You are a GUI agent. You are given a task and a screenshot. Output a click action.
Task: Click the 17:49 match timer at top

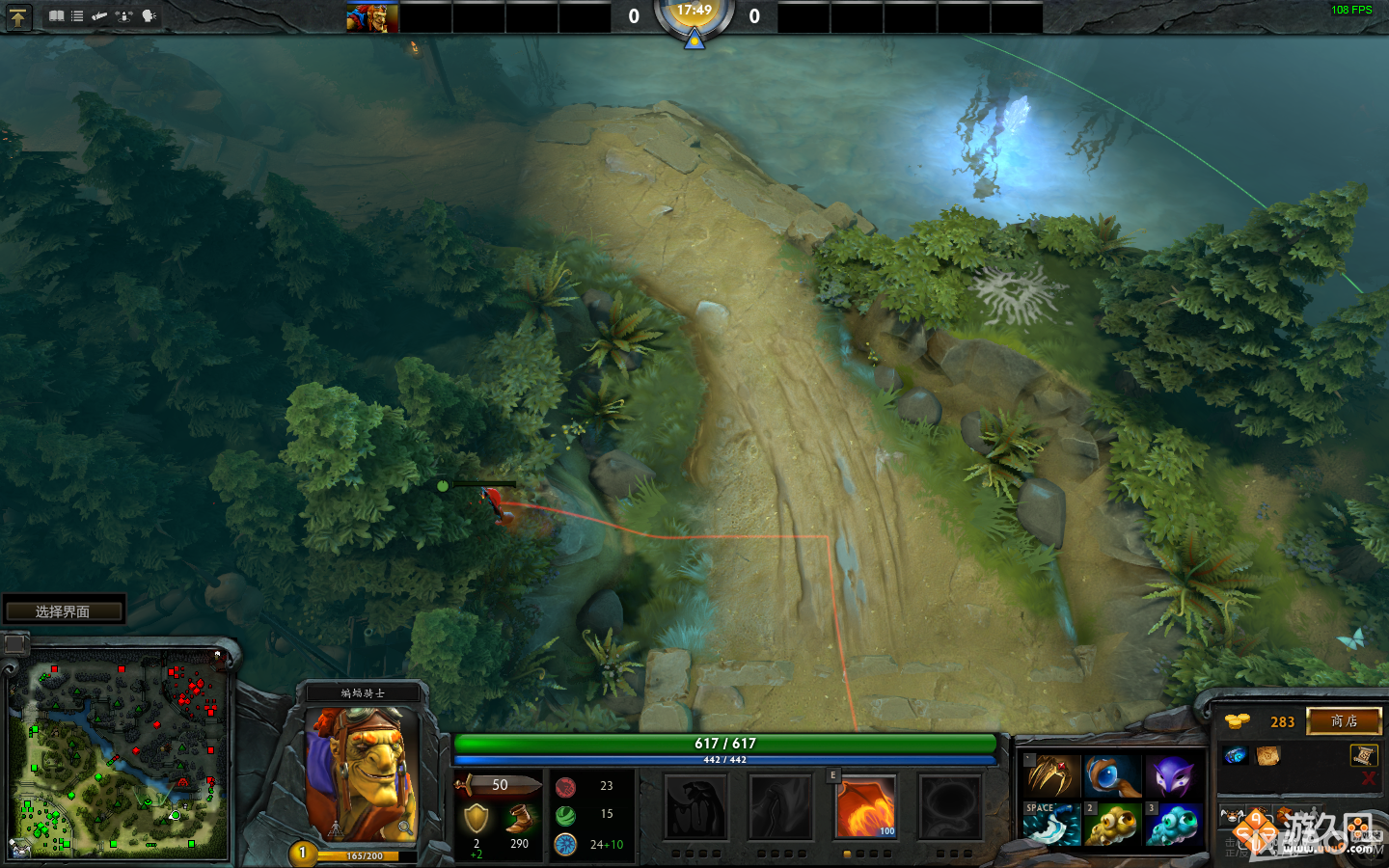pos(696,14)
